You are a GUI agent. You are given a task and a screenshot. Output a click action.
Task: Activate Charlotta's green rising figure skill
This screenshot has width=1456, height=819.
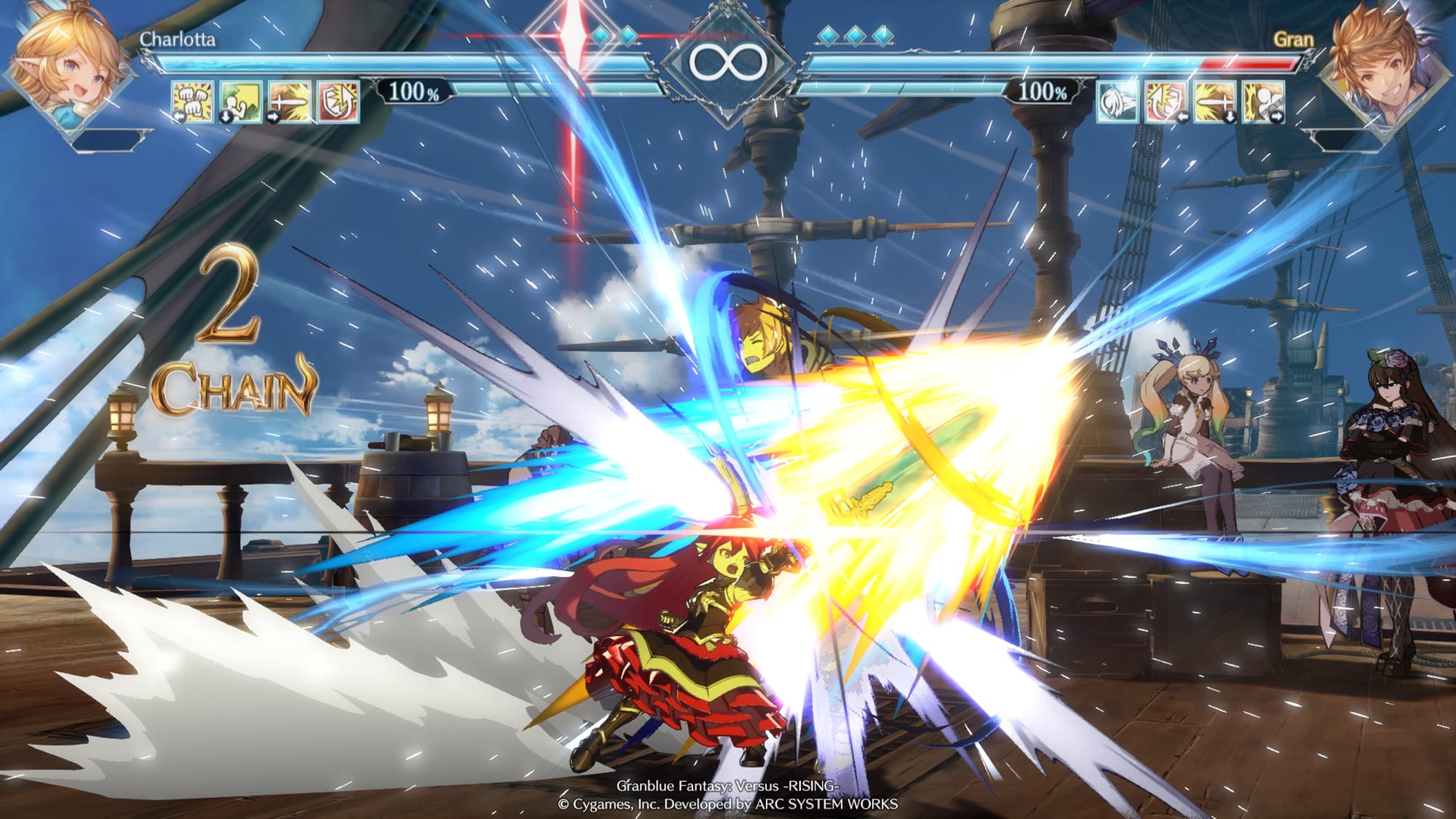[x=241, y=100]
